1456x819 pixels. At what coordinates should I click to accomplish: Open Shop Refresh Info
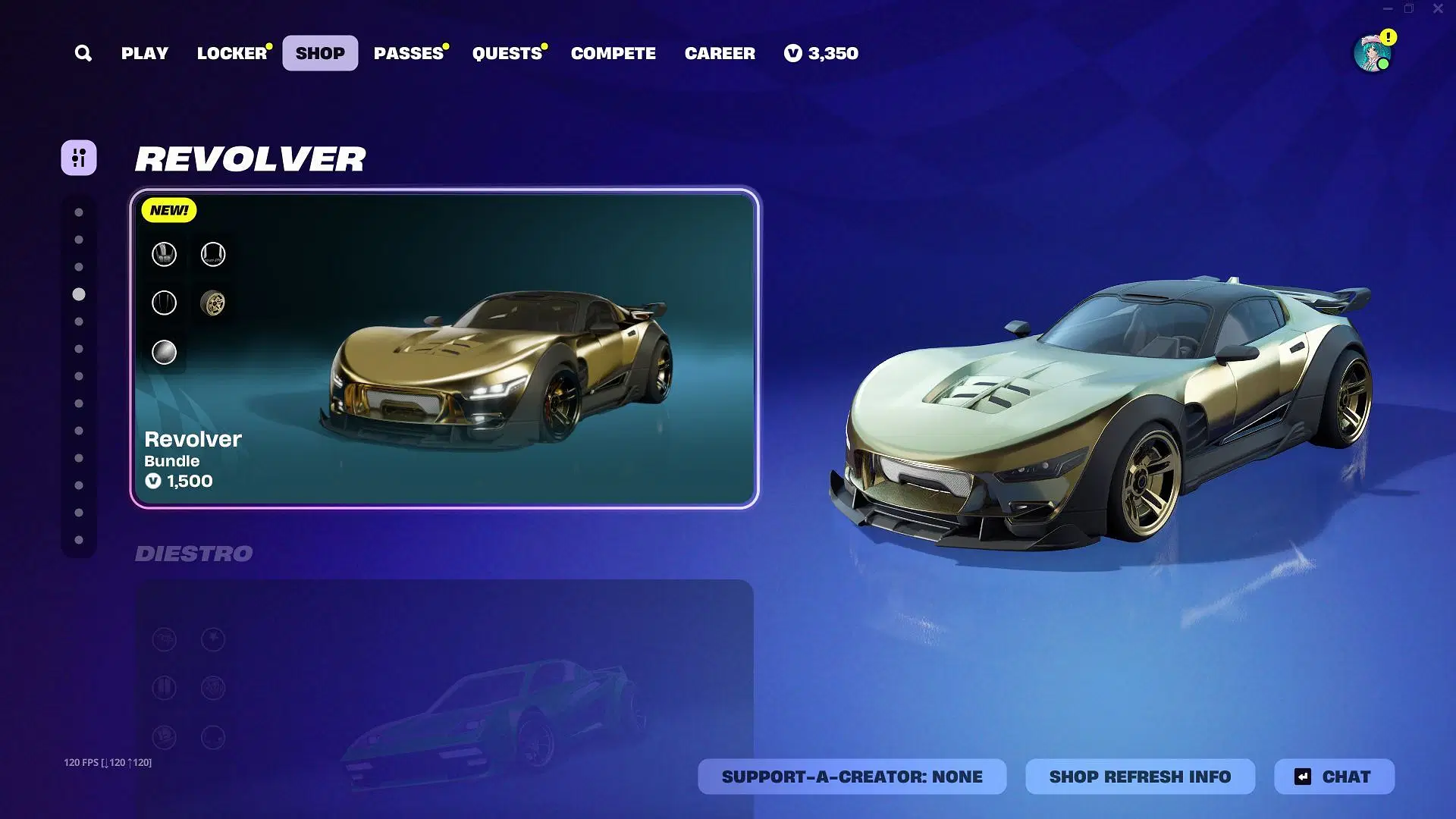coord(1141,776)
